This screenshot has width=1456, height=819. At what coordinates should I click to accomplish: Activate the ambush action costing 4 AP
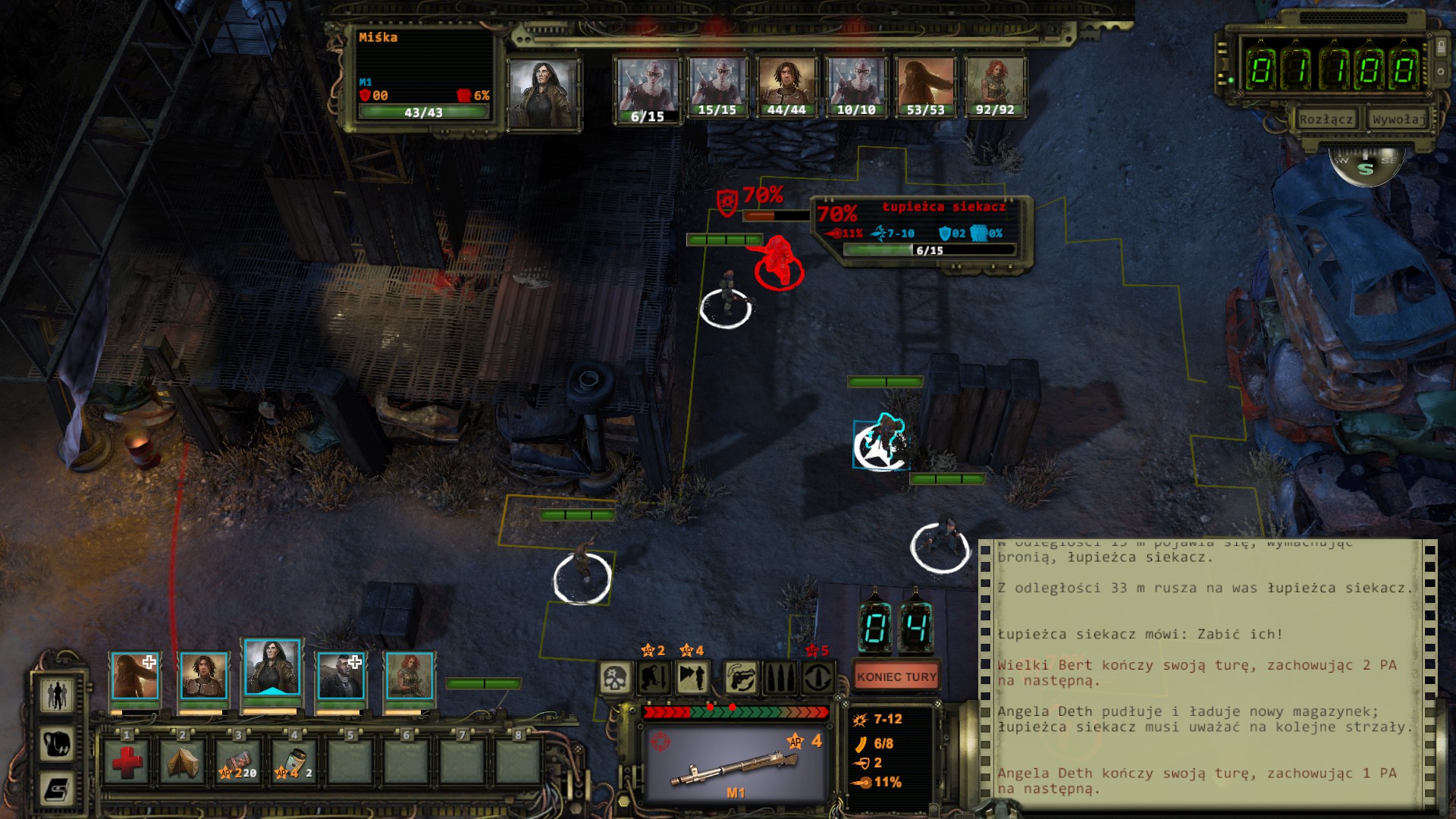pos(692,677)
